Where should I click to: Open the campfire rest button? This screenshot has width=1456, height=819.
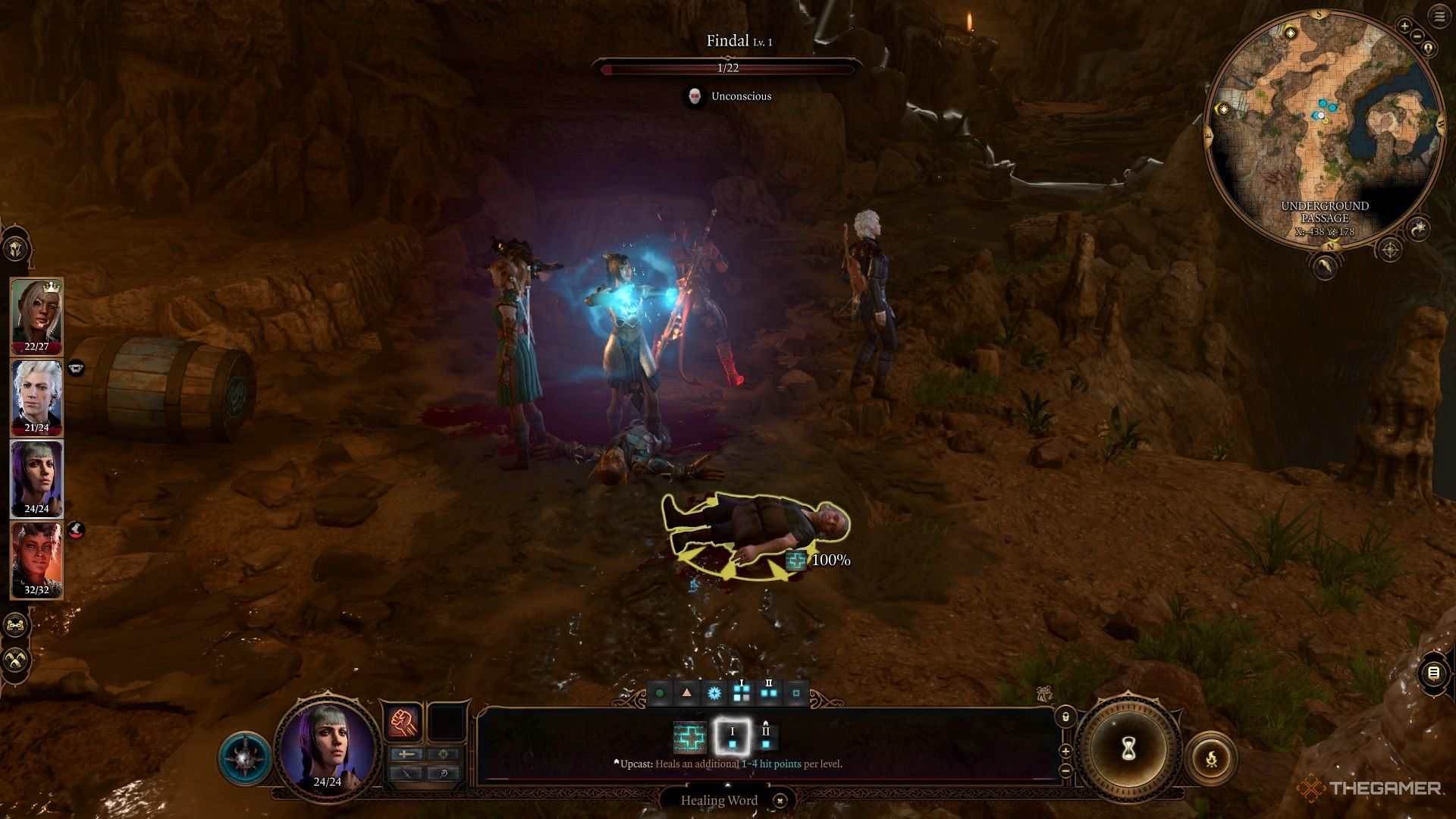click(x=1211, y=757)
